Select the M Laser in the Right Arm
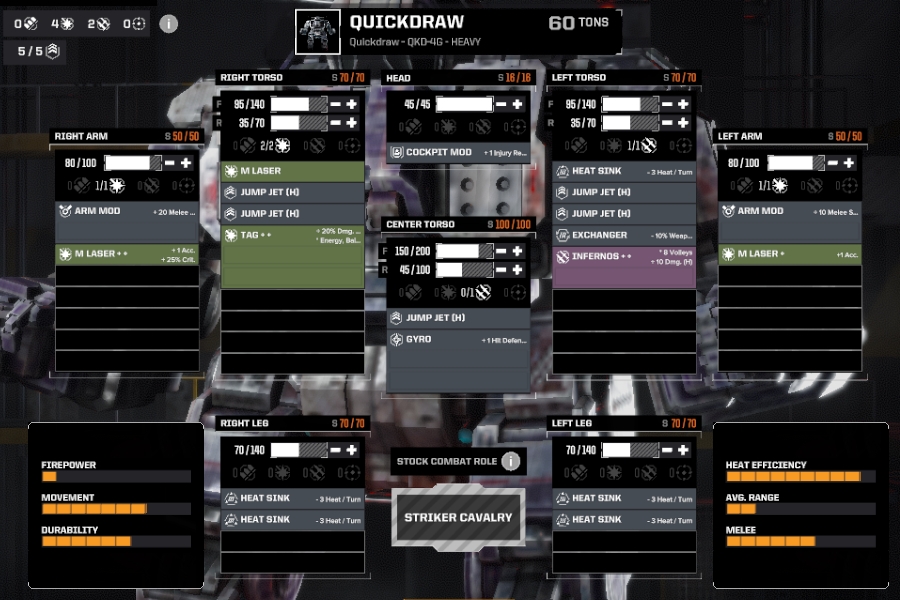Screen dimensions: 900x600 point(127,254)
